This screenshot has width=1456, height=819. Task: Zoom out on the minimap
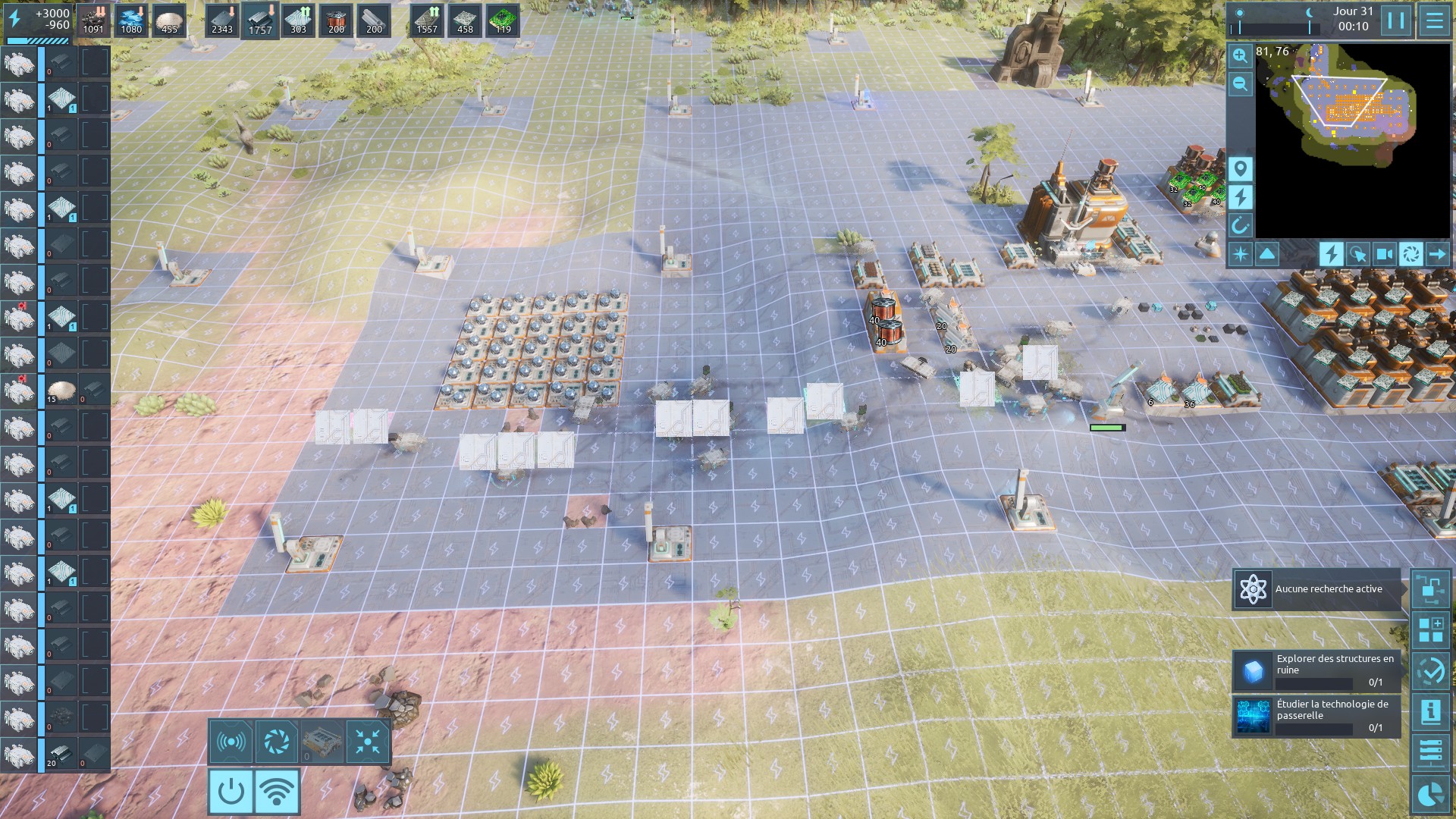point(1241,83)
